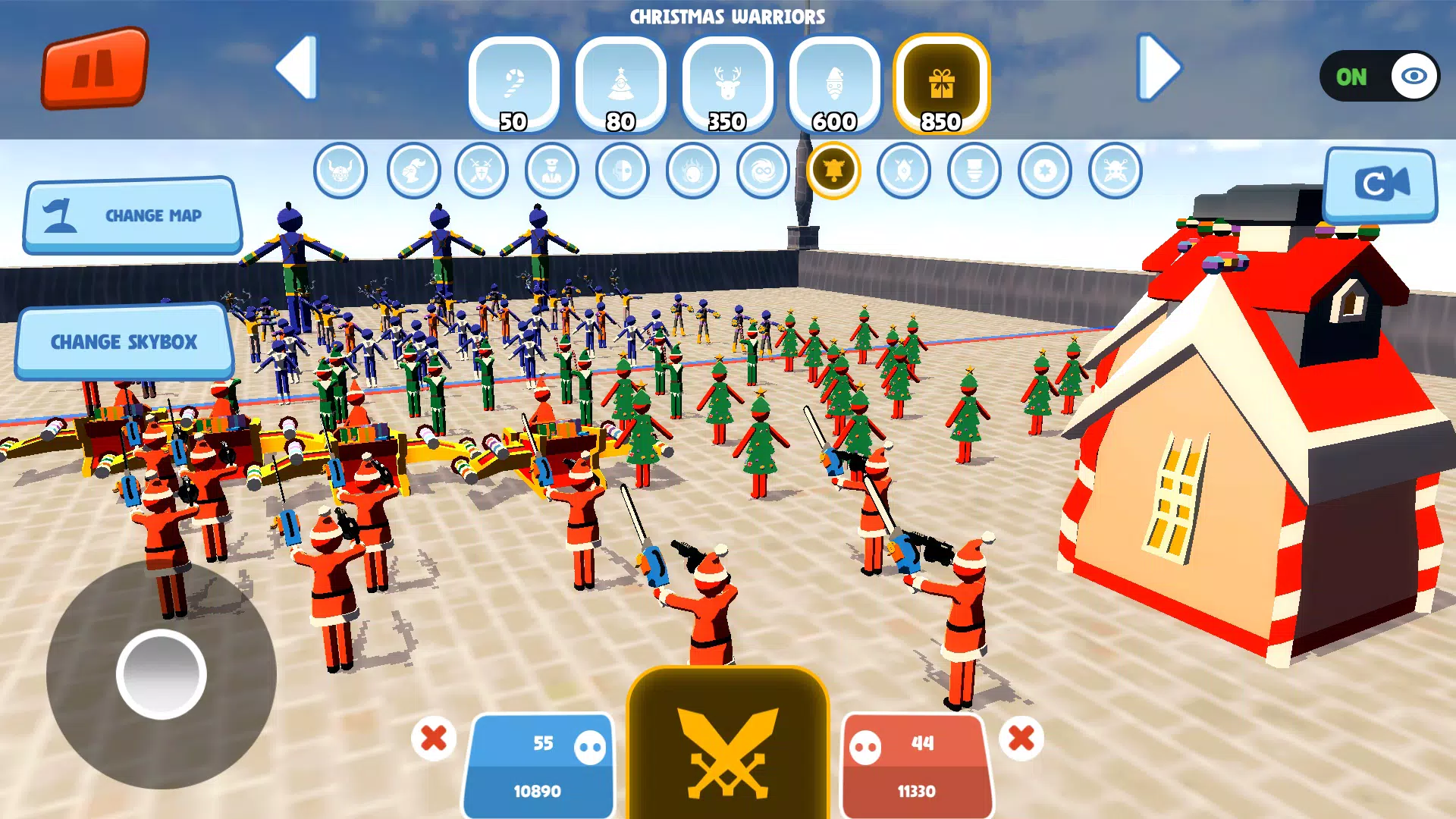The height and width of the screenshot is (819, 1456).
Task: Select the reindeer unit costing 350
Action: click(x=728, y=83)
